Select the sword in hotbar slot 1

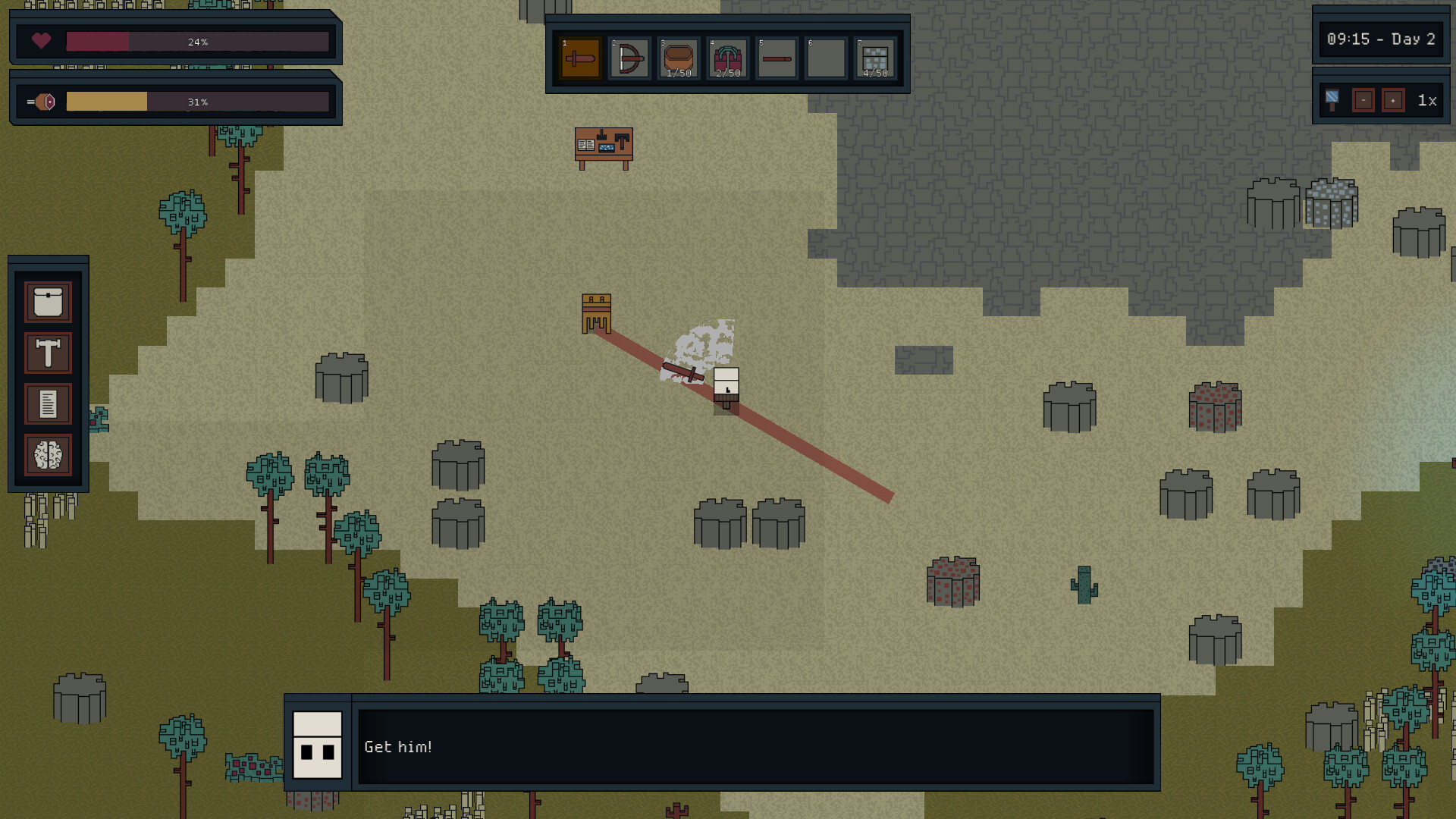[x=580, y=57]
